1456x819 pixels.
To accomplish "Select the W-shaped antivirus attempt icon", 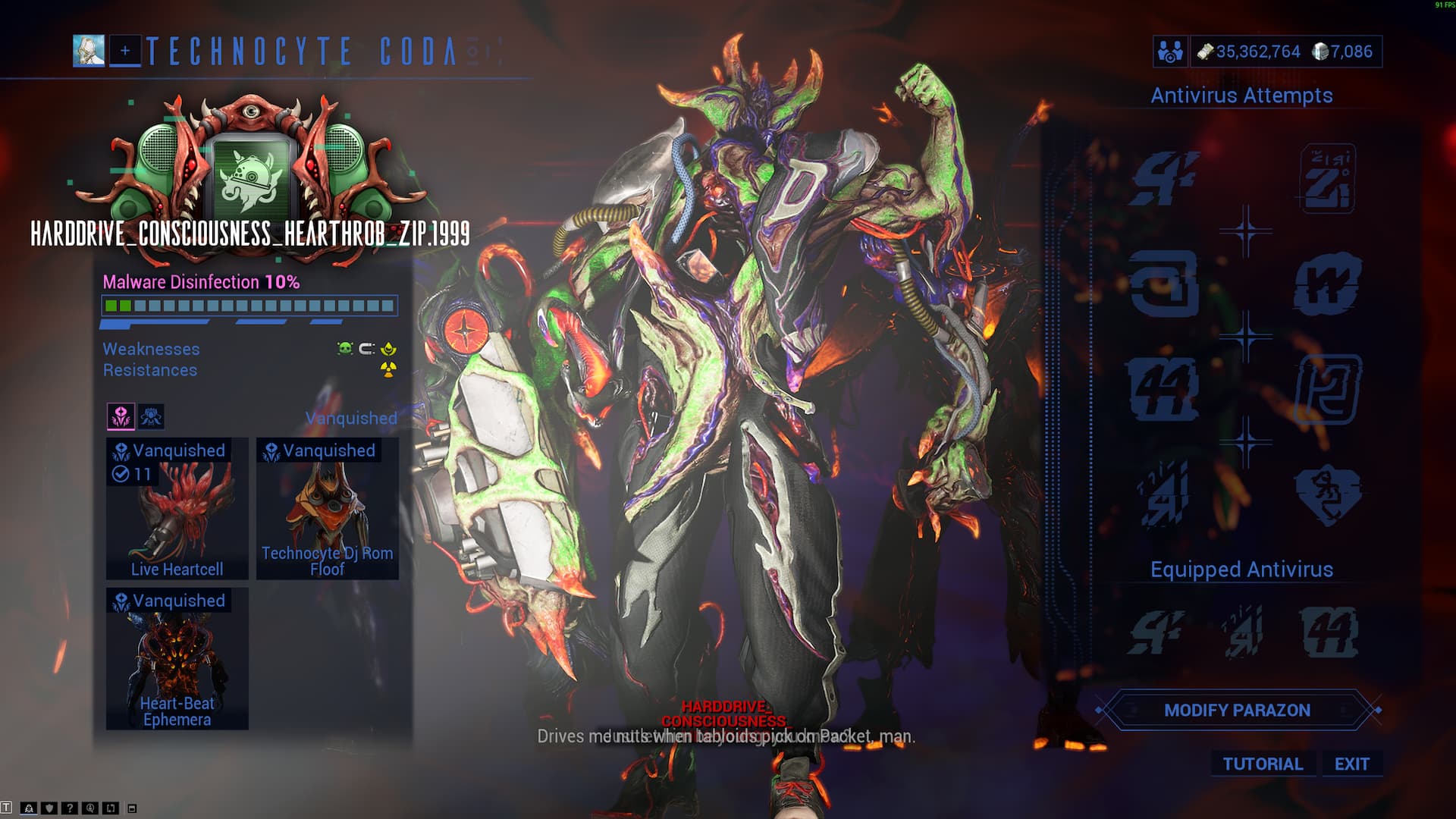I will click(1327, 284).
